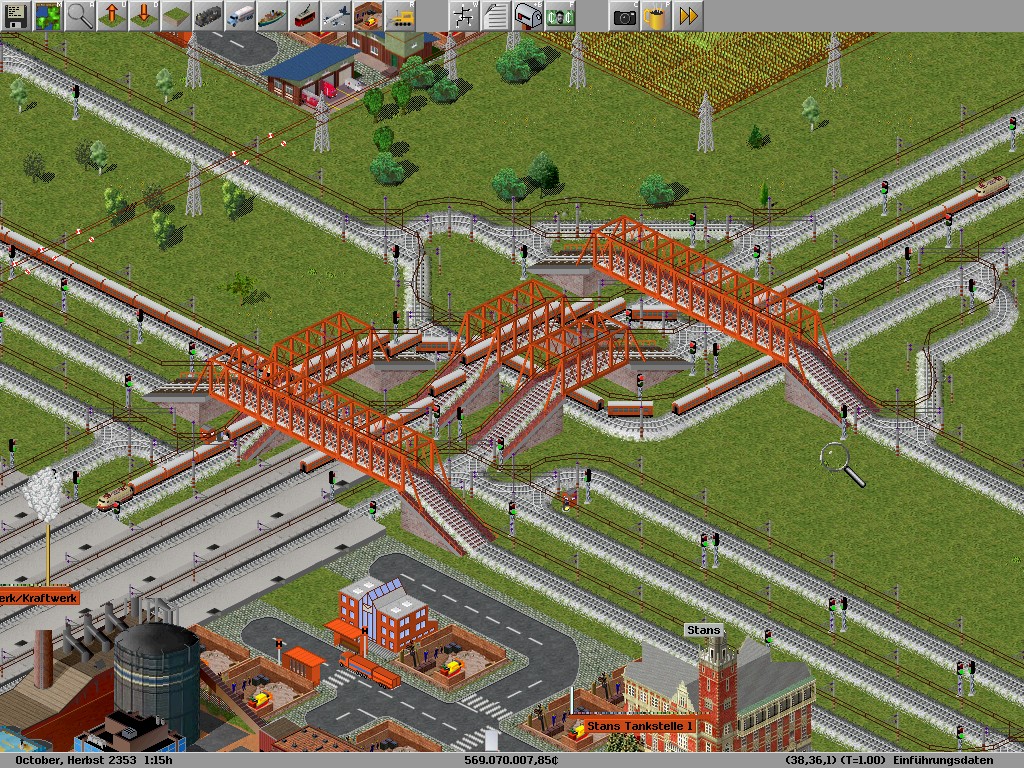The width and height of the screenshot is (1024, 768).
Task: Toggle fast forward mode
Action: tap(688, 15)
